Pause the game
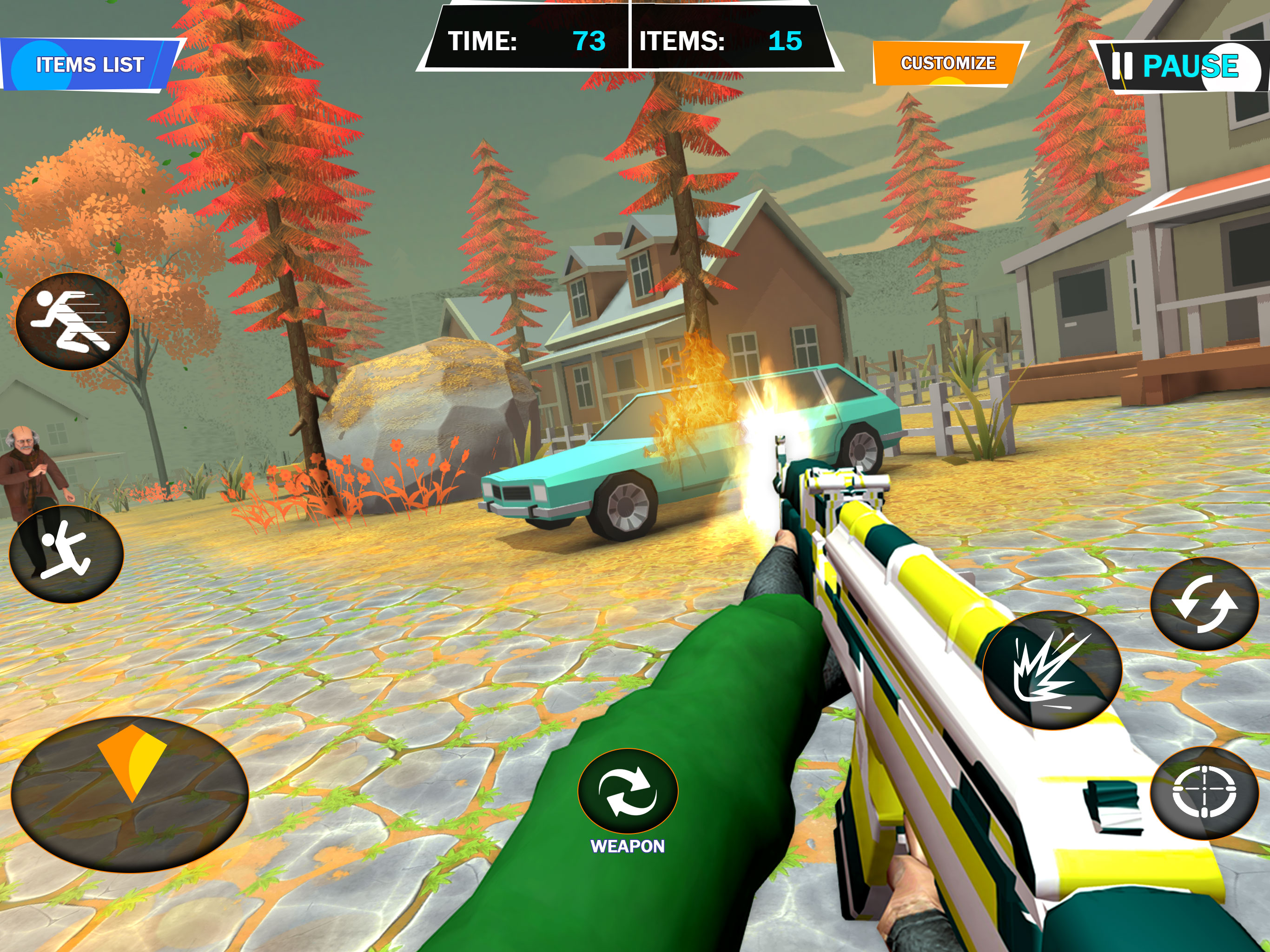Screen dimensions: 1270x952 tap(1179, 66)
